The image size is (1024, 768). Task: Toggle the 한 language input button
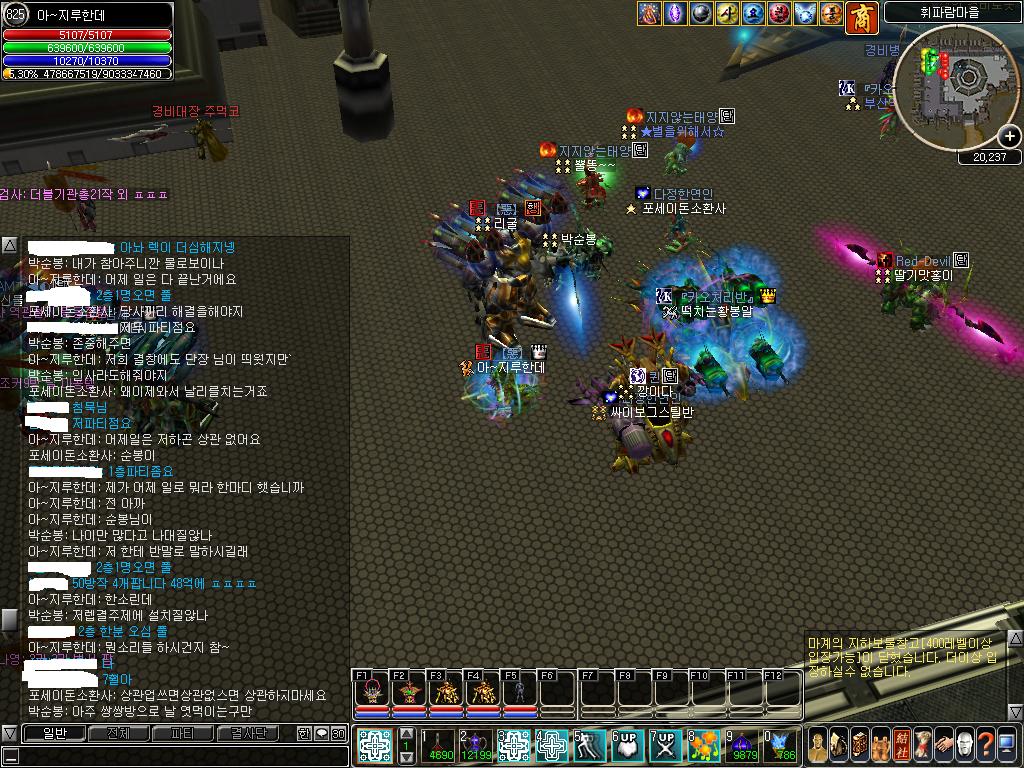coord(304,733)
